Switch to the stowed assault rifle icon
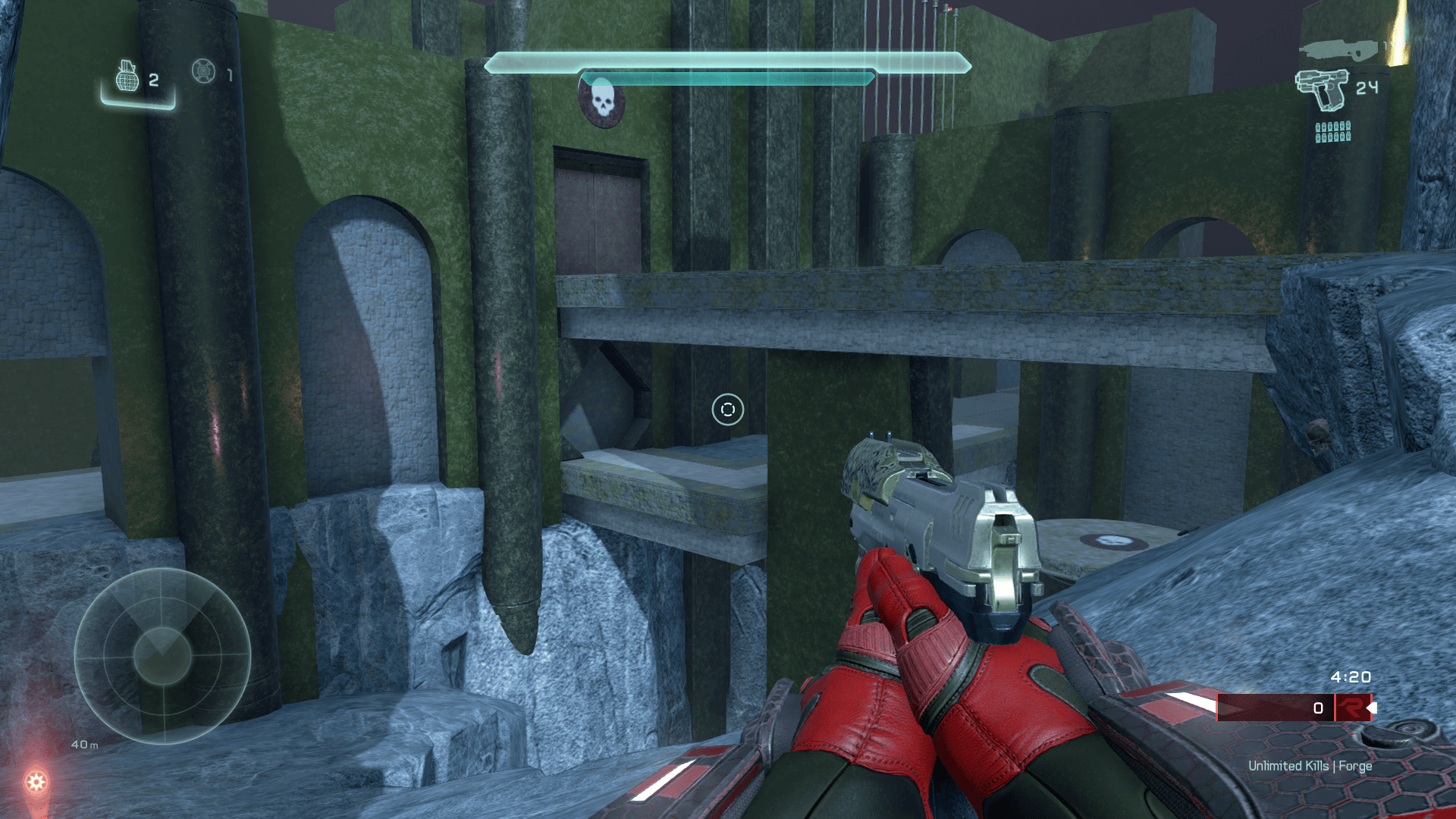This screenshot has width=1456, height=819. pyautogui.click(x=1338, y=50)
